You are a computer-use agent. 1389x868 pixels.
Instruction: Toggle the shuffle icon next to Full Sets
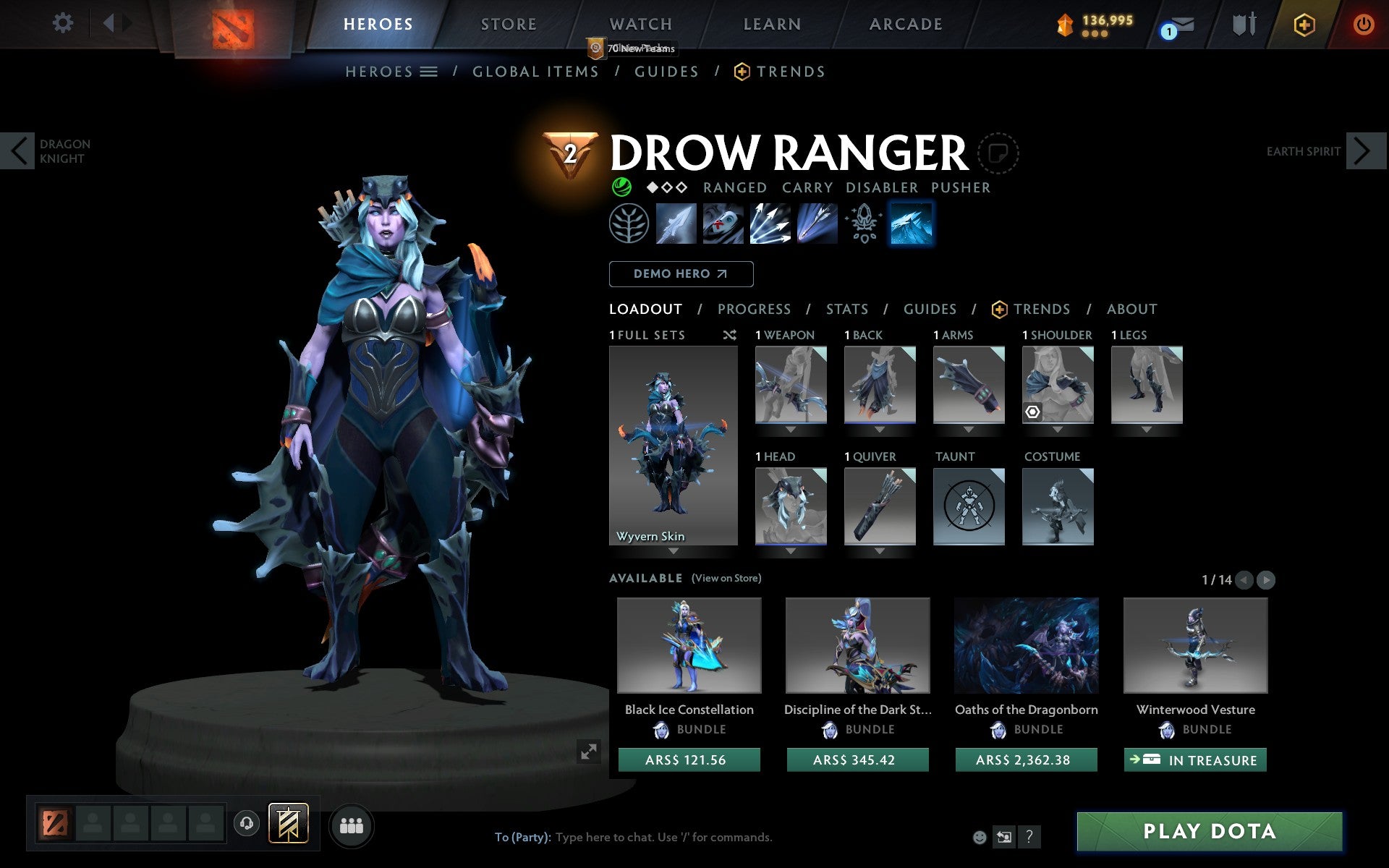tap(729, 335)
